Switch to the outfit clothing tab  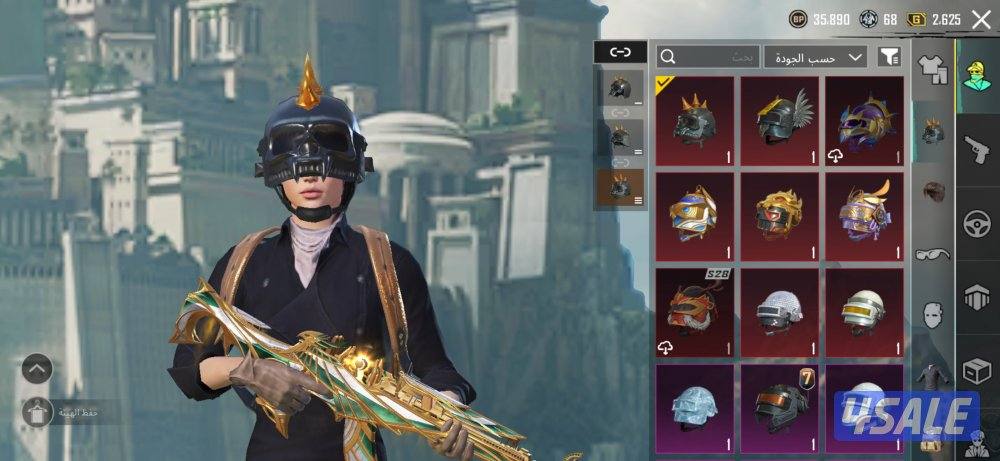[x=932, y=68]
